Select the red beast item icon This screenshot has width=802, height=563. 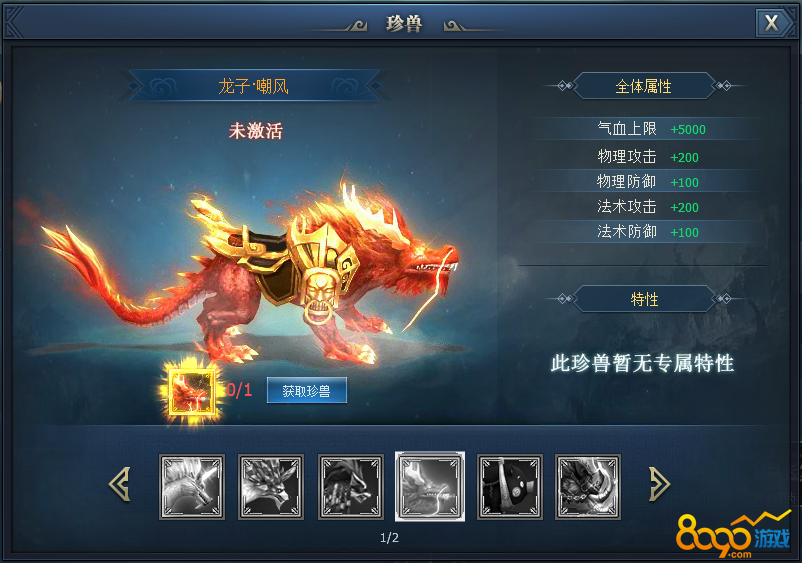(191, 389)
